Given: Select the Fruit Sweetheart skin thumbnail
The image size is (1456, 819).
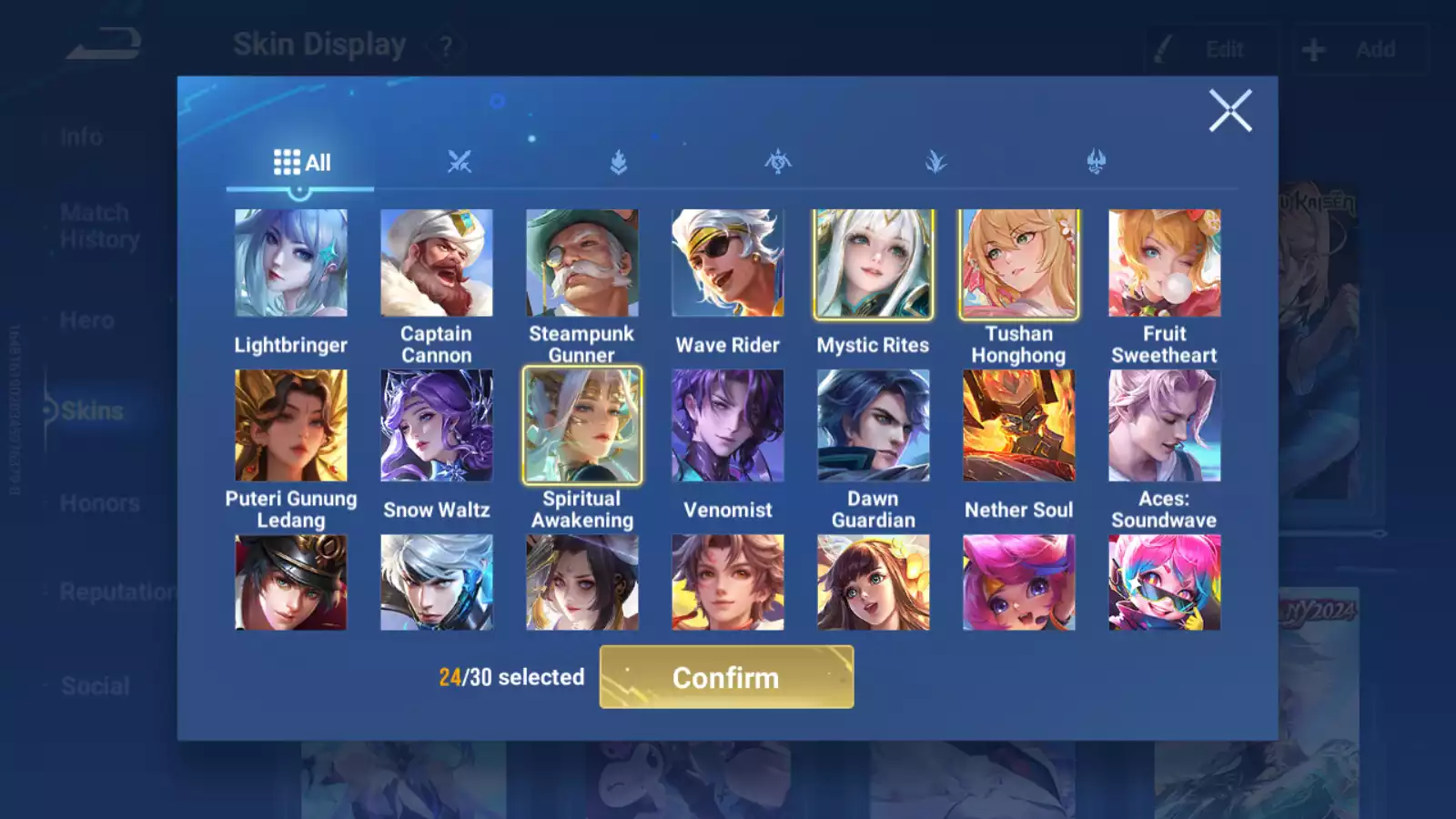Looking at the screenshot, I should [1165, 263].
